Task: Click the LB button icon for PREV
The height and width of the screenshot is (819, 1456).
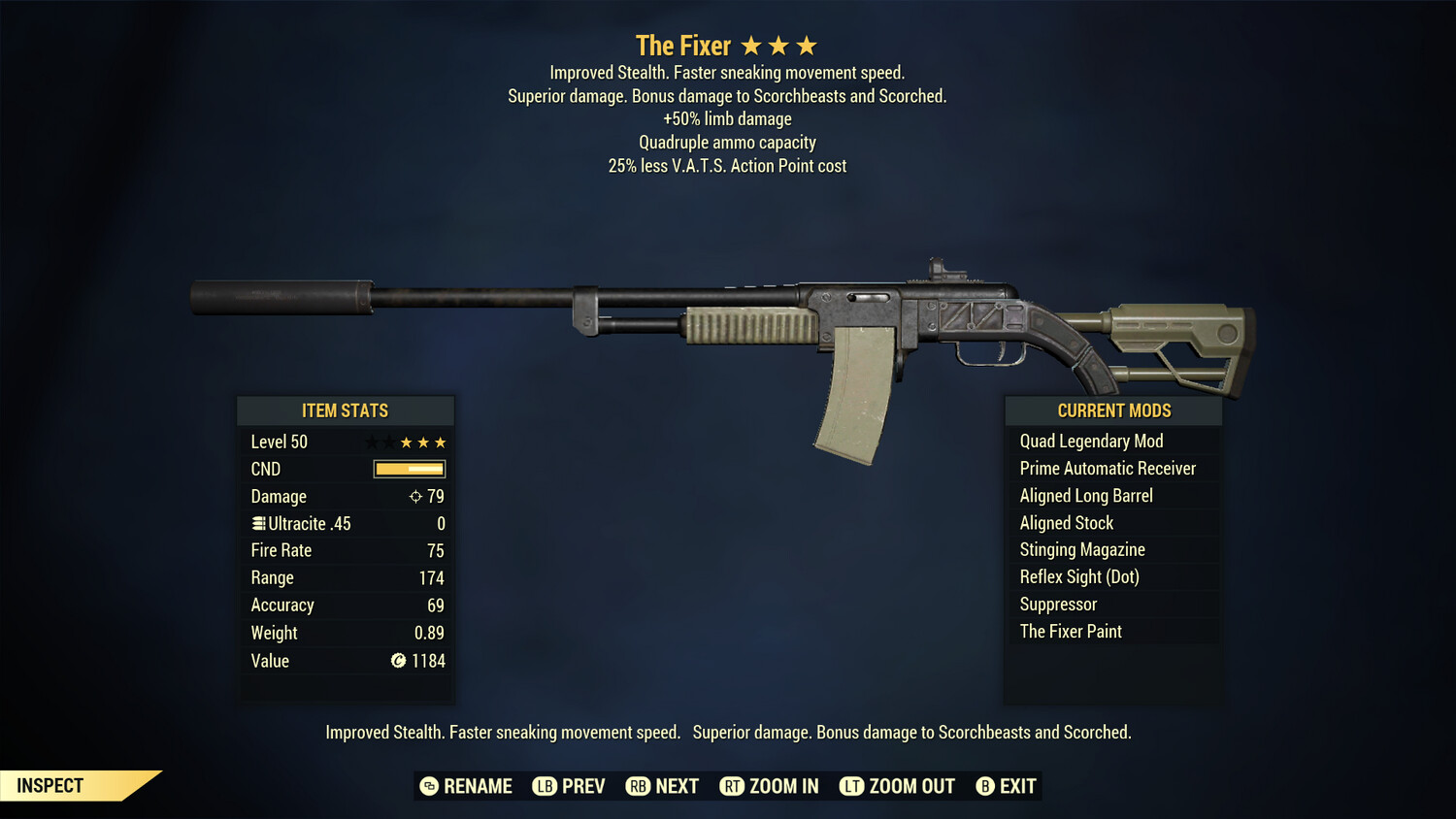Action: point(545,786)
